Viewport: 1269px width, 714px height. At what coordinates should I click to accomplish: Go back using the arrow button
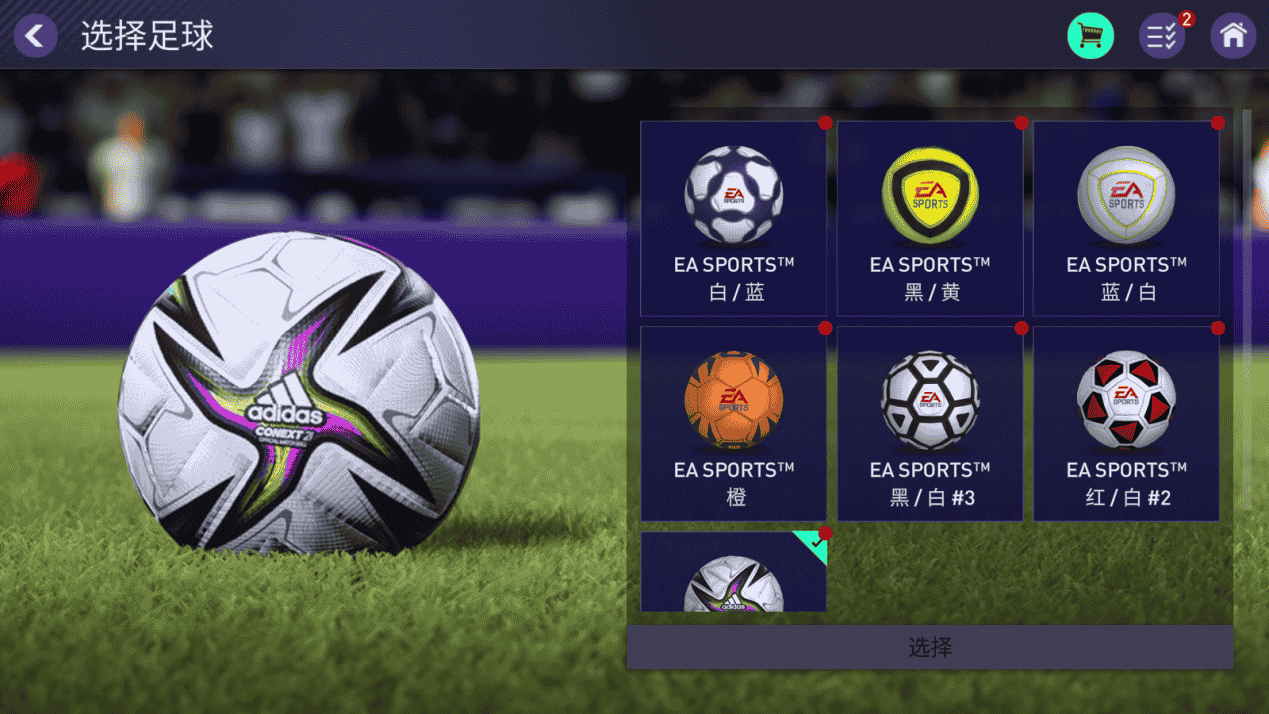(35, 37)
